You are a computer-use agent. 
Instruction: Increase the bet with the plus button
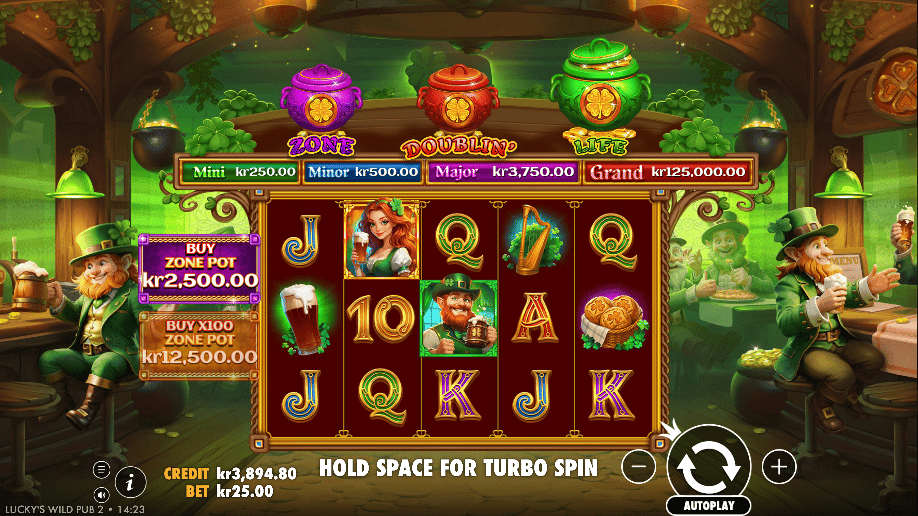pyautogui.click(x=778, y=465)
